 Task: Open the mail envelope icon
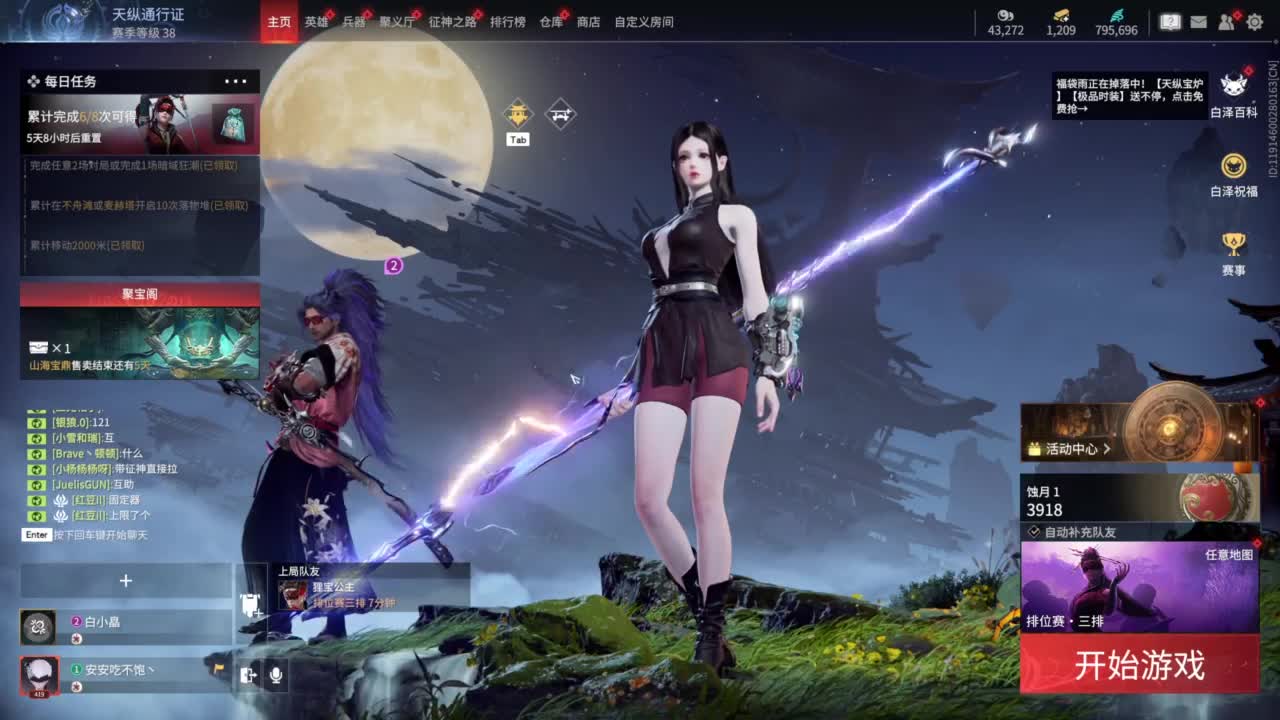1198,22
